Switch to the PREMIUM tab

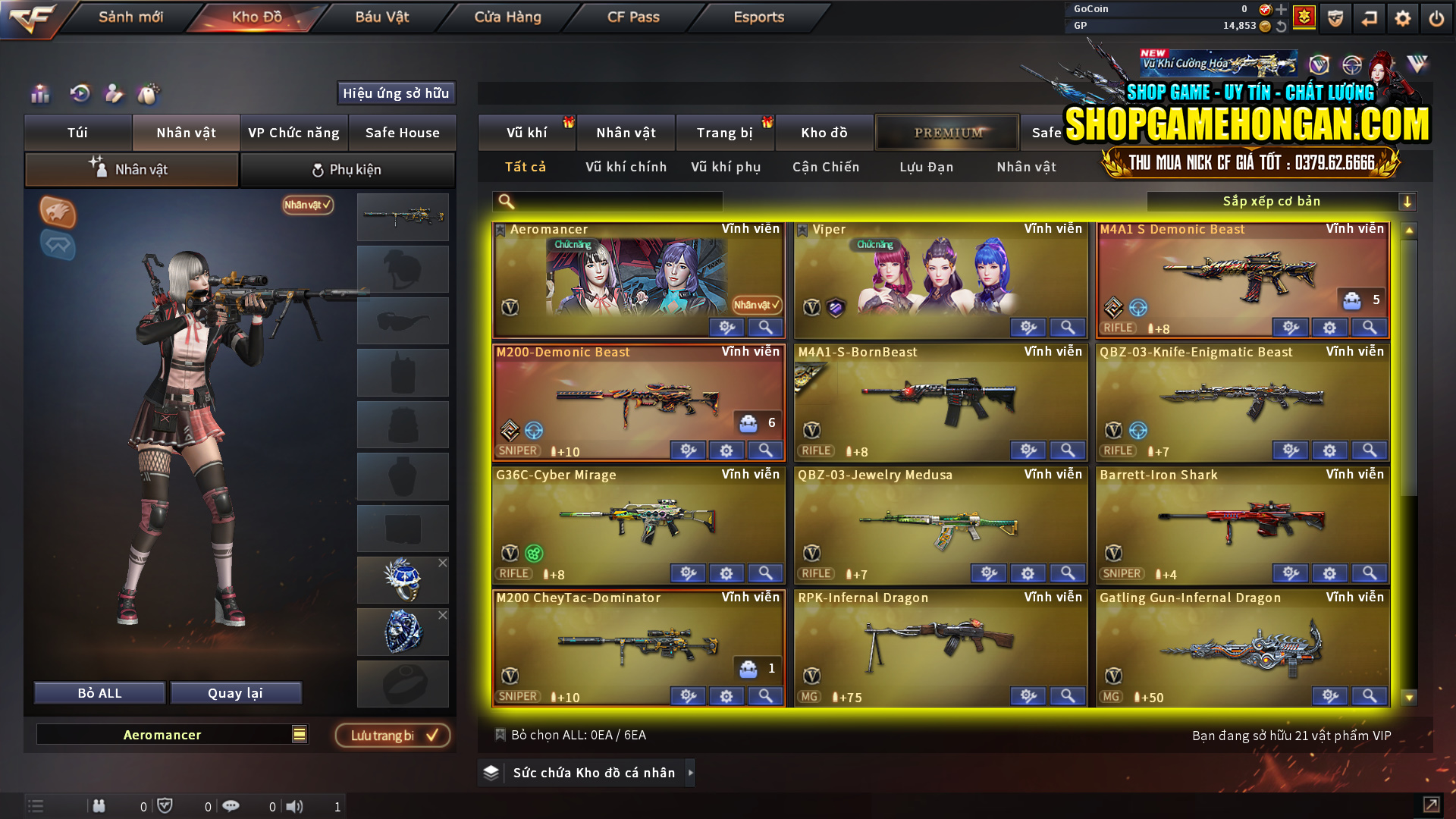coord(947,132)
